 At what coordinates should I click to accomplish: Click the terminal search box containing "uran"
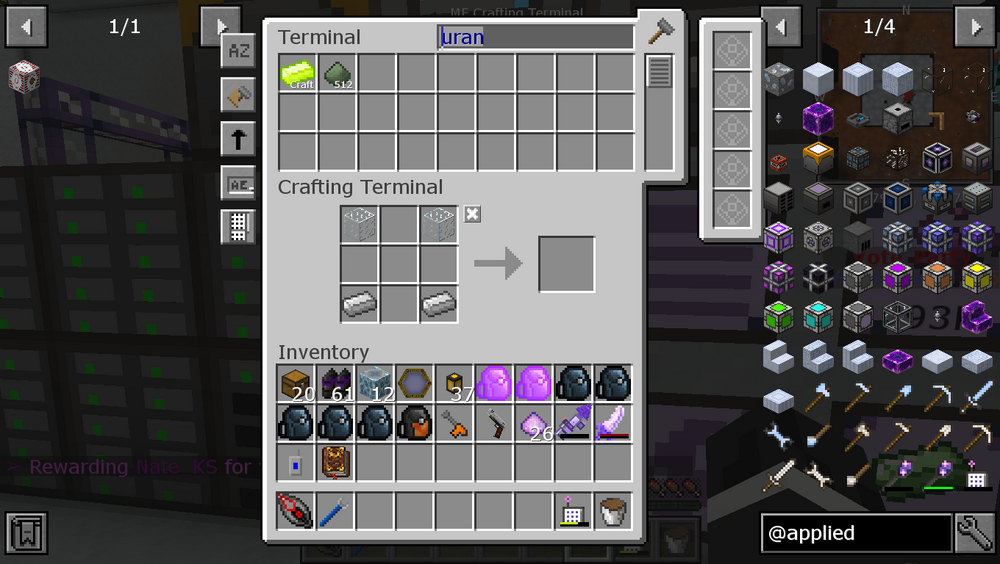(x=536, y=38)
